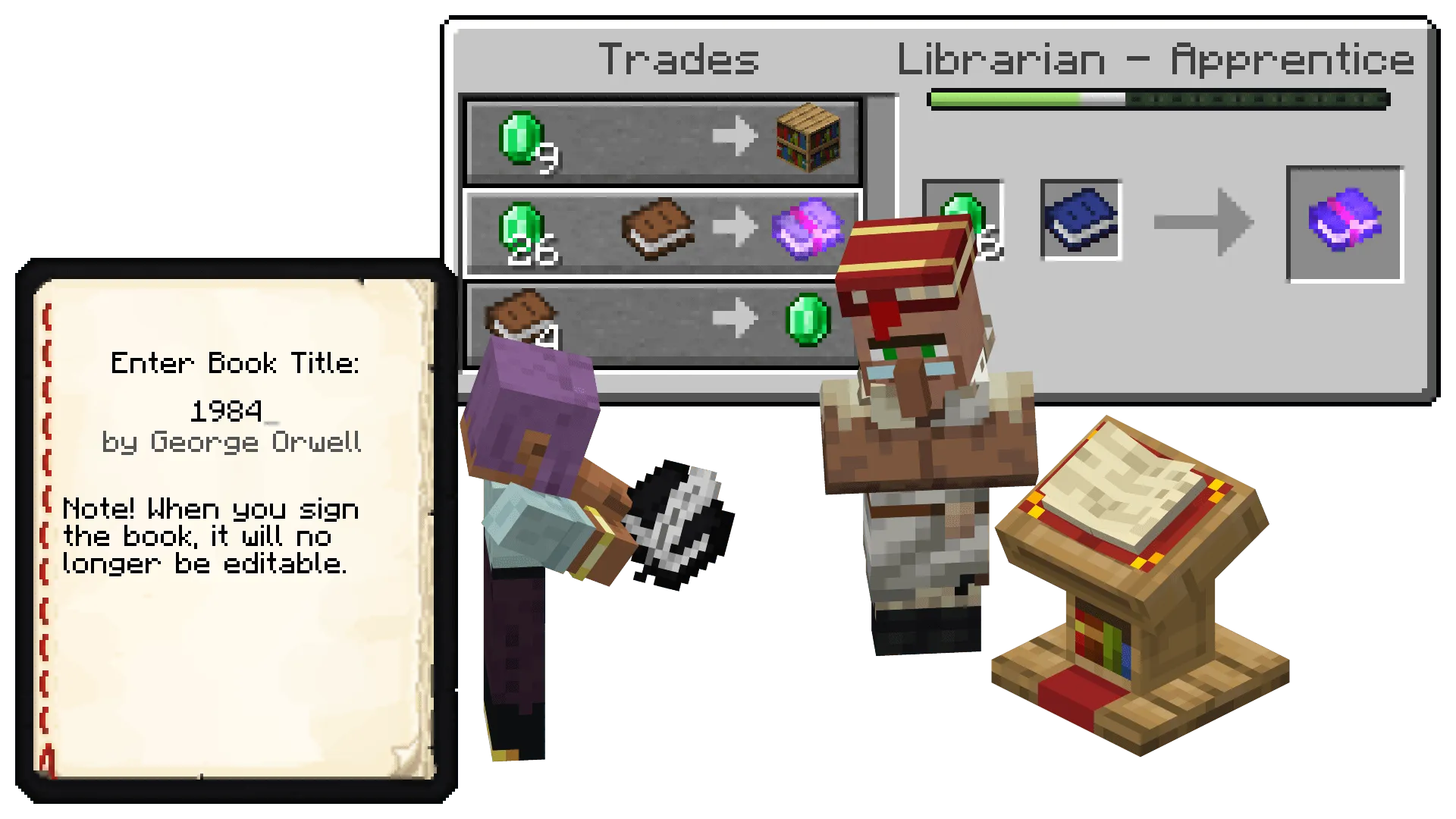The width and height of the screenshot is (1456, 819).
Task: Select the emerald in the right panel input slot
Action: coord(963,220)
